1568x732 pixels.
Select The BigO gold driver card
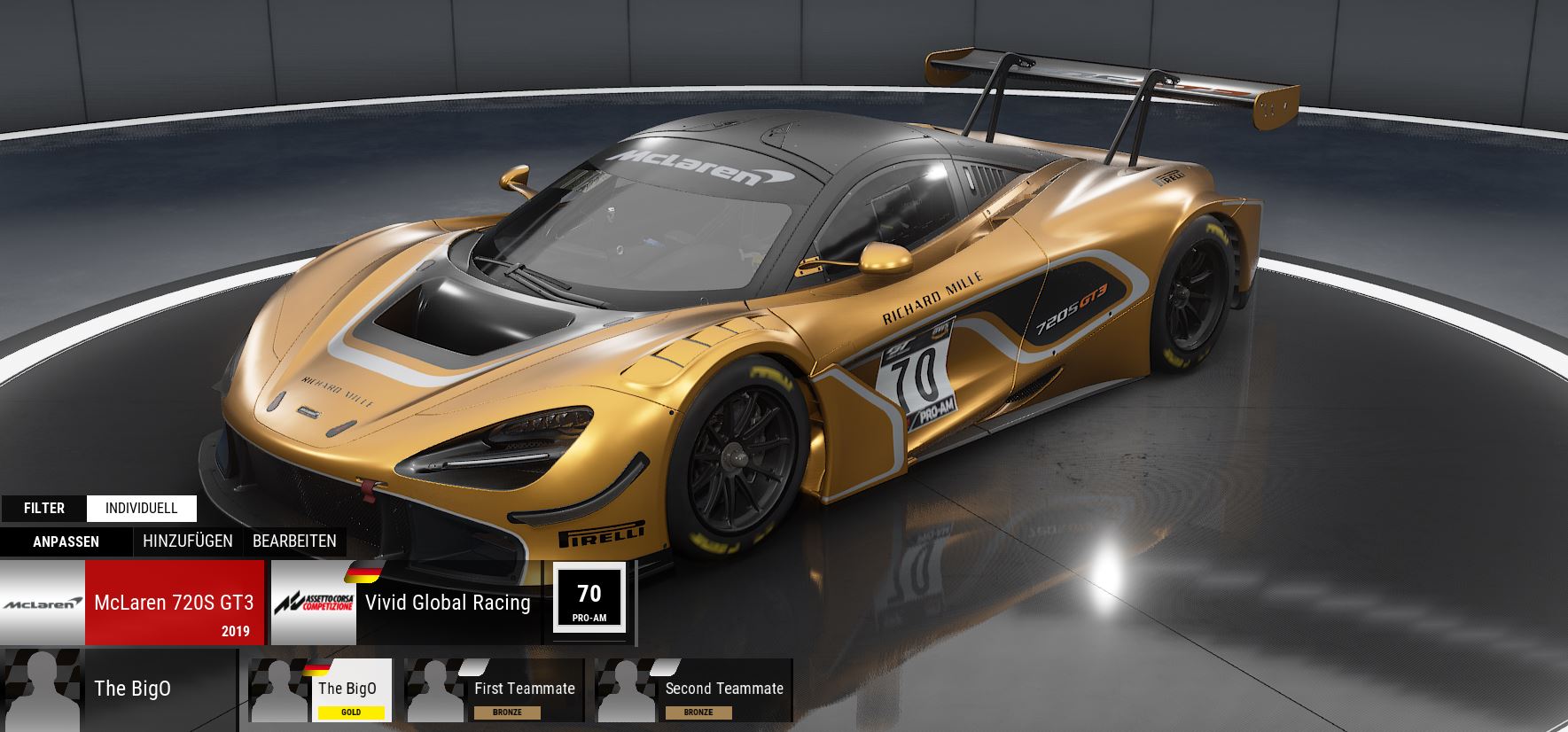coord(321,689)
